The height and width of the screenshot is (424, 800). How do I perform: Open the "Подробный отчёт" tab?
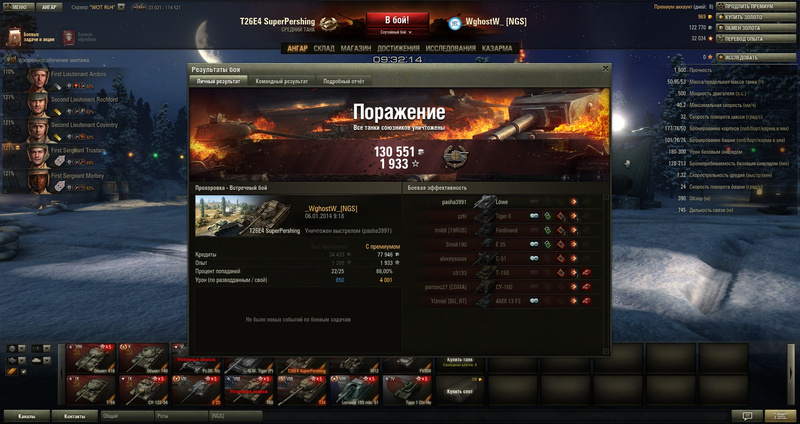point(342,80)
